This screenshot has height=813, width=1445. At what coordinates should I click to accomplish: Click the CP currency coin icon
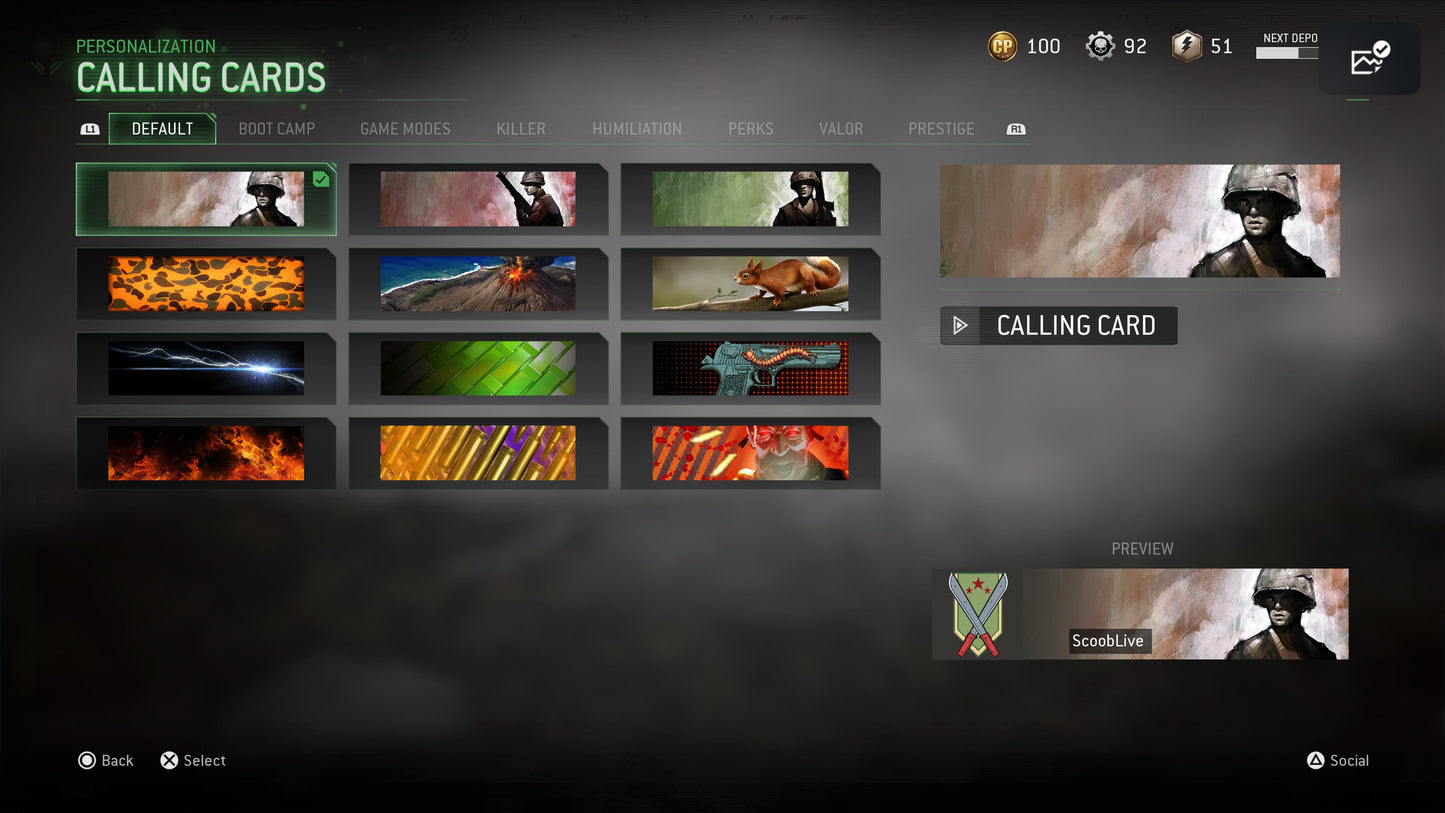point(1000,45)
